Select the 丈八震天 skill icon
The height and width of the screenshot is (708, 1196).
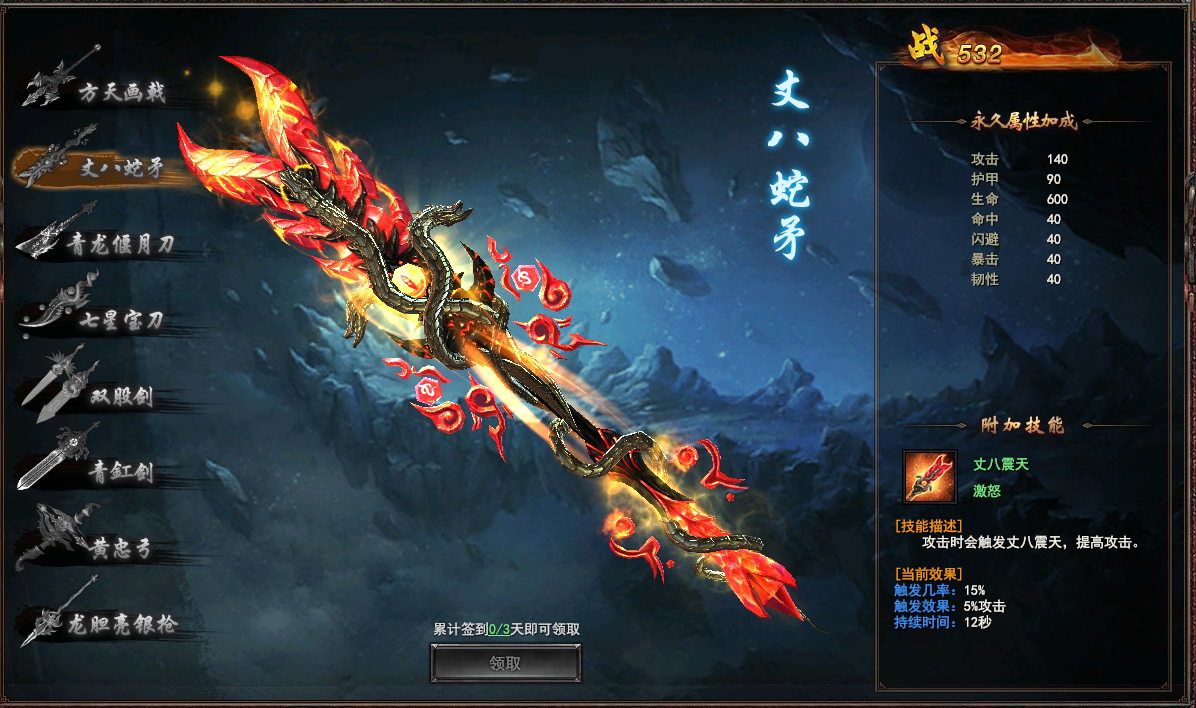(x=929, y=476)
